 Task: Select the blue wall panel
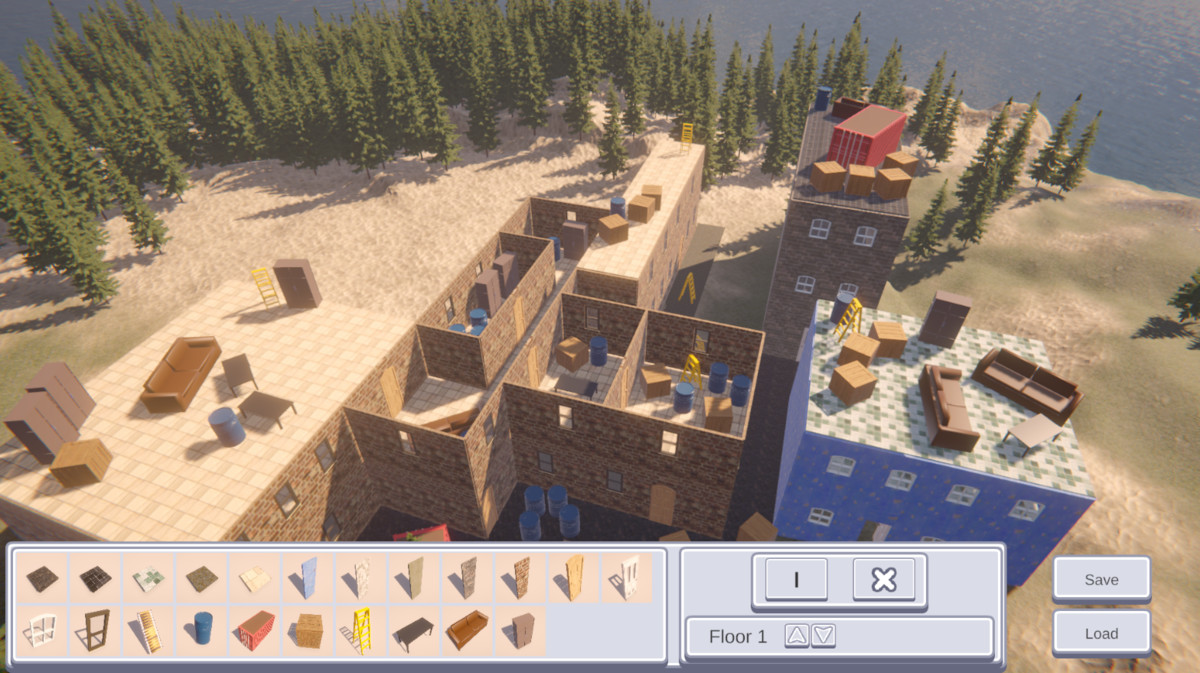(309, 577)
